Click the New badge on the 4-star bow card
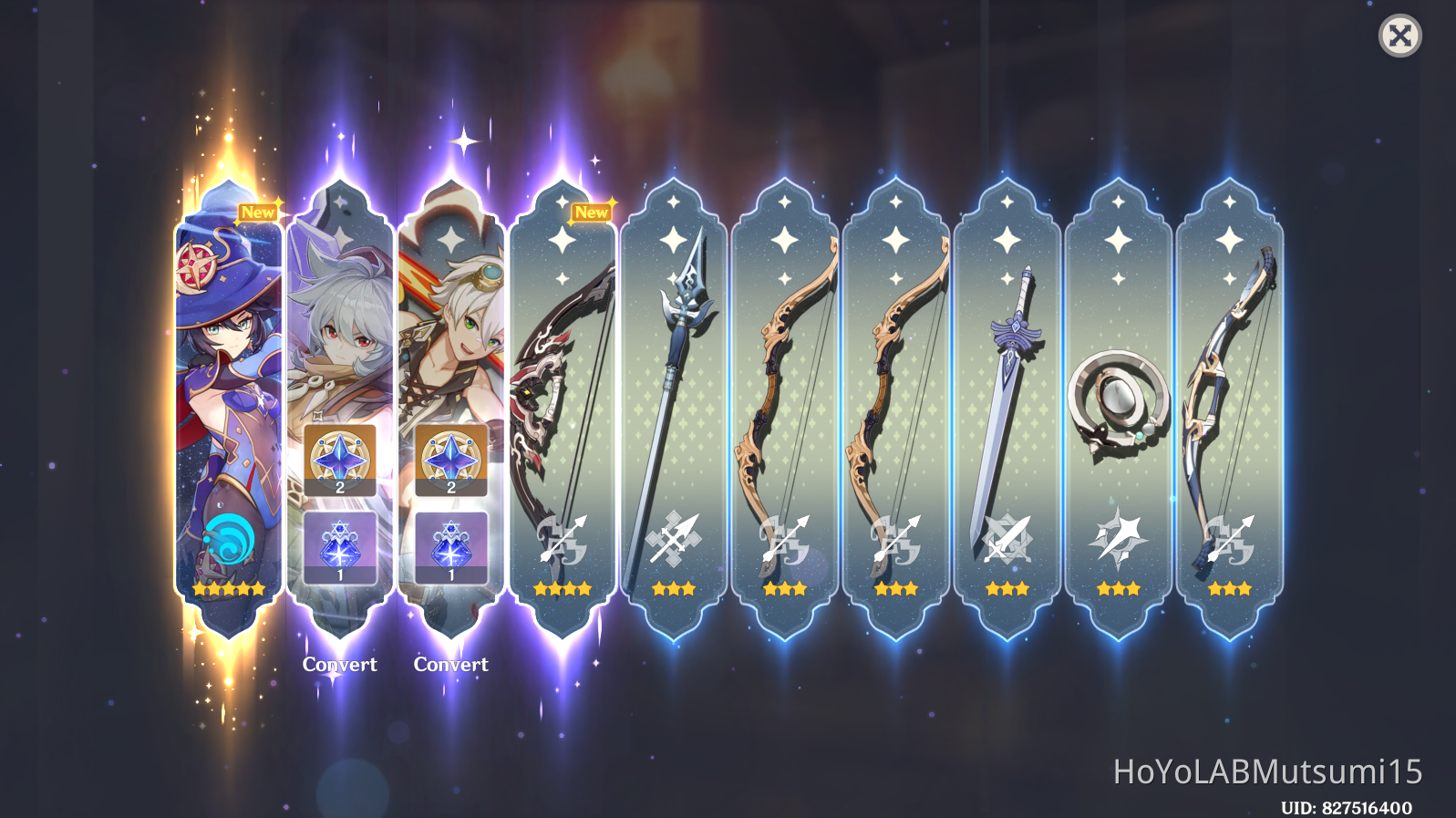The width and height of the screenshot is (1456, 818). click(594, 212)
